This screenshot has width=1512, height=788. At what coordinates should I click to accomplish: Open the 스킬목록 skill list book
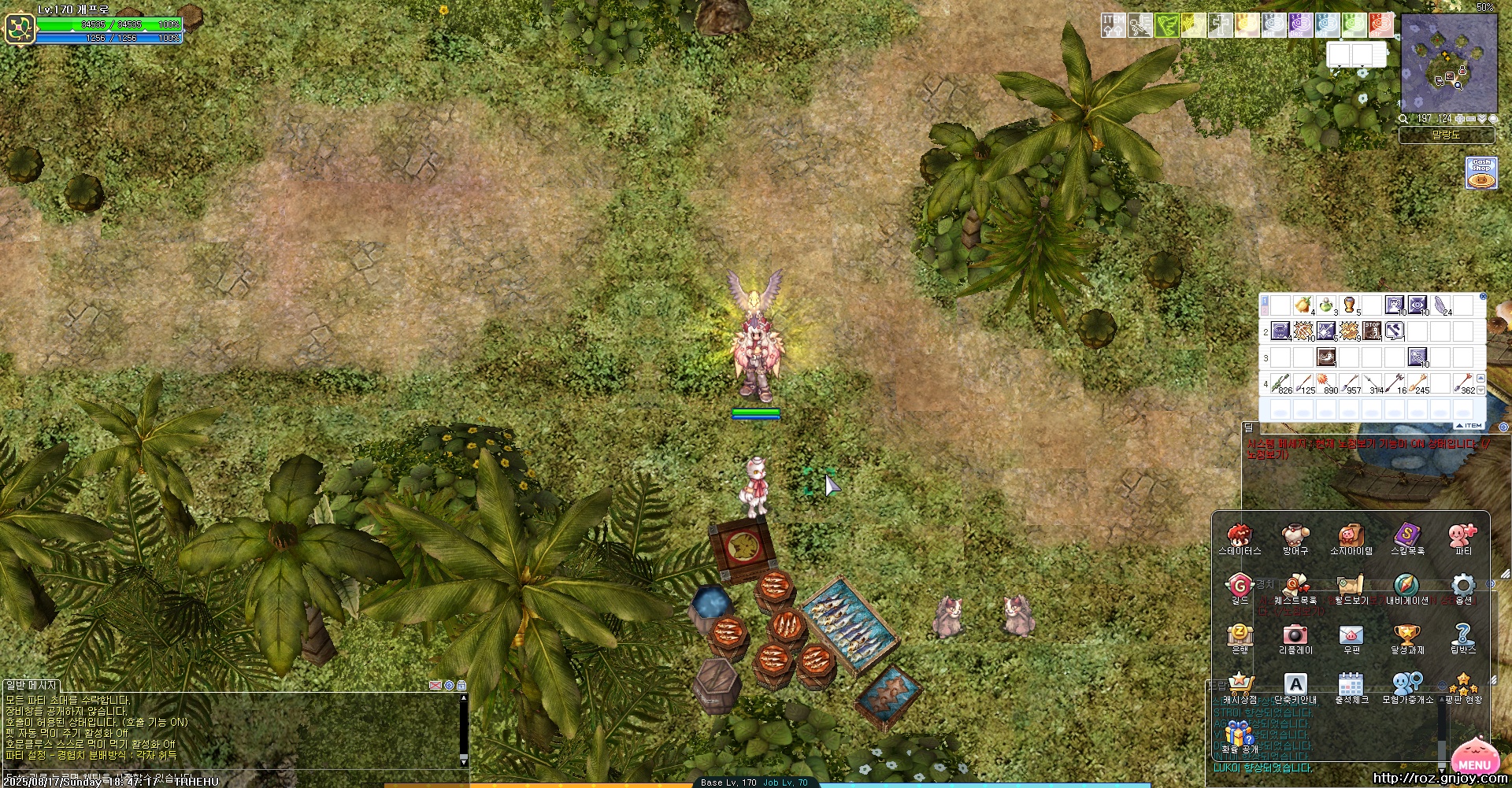click(x=1406, y=537)
